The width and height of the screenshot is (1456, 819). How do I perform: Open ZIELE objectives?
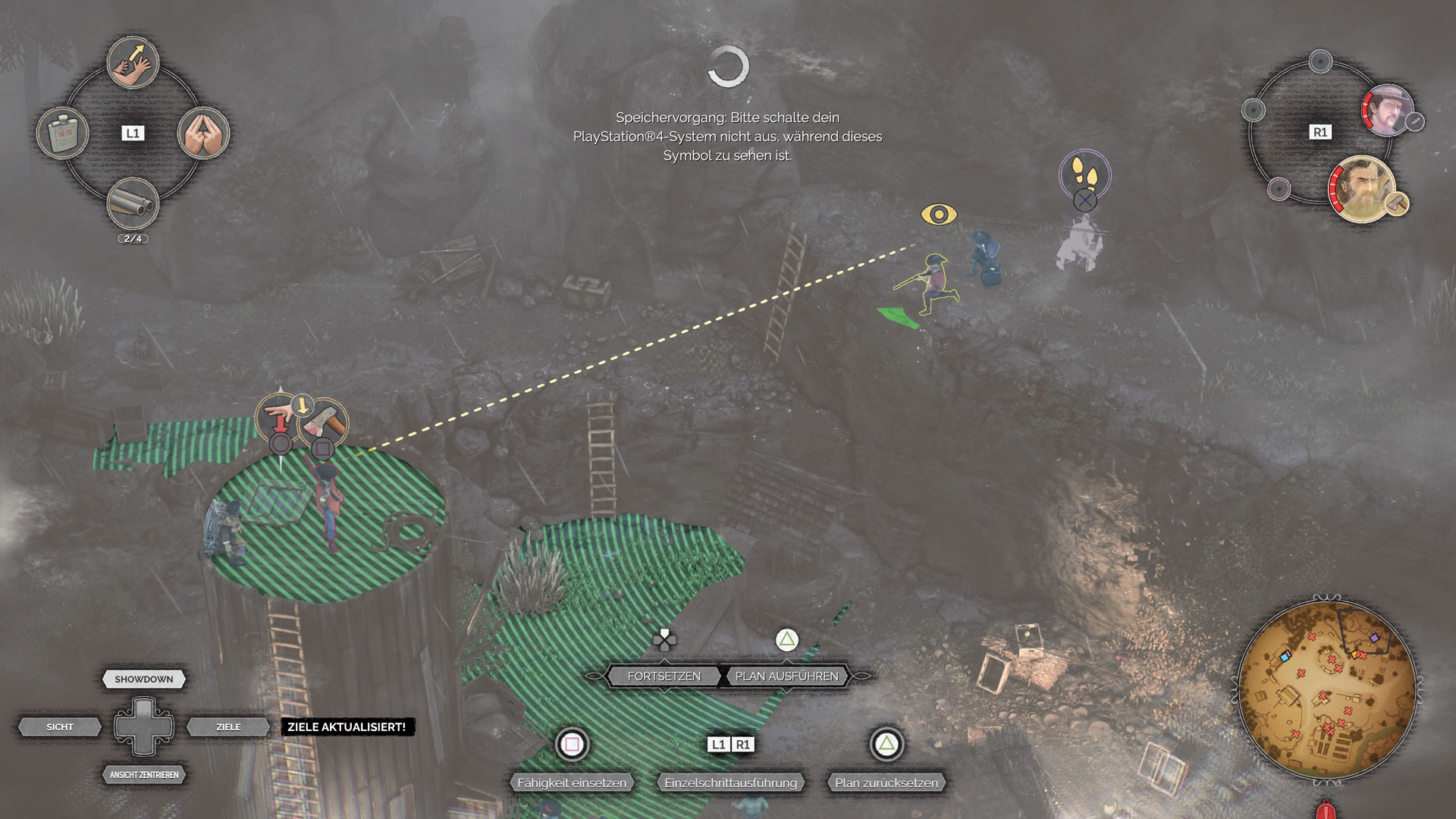click(228, 726)
